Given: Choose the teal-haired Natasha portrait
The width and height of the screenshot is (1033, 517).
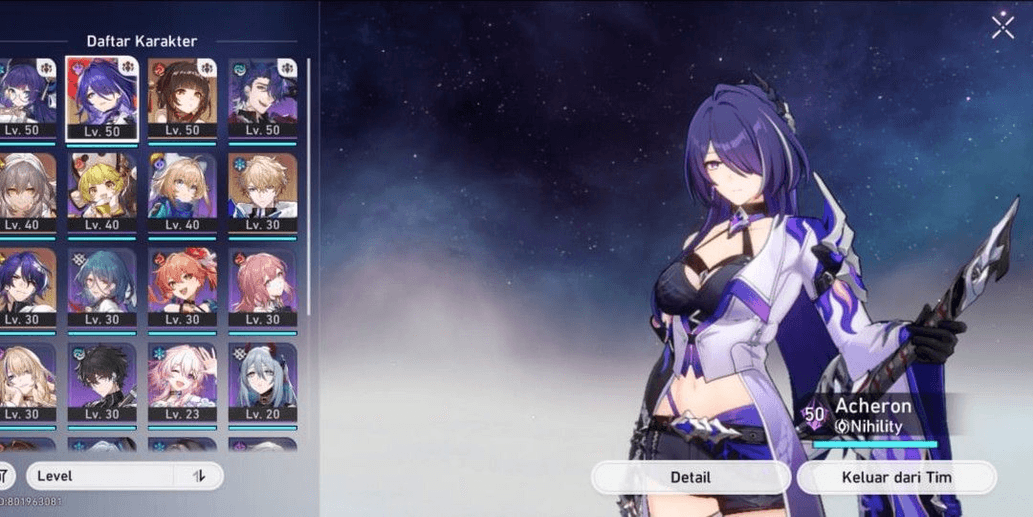Looking at the screenshot, I should [x=102, y=286].
